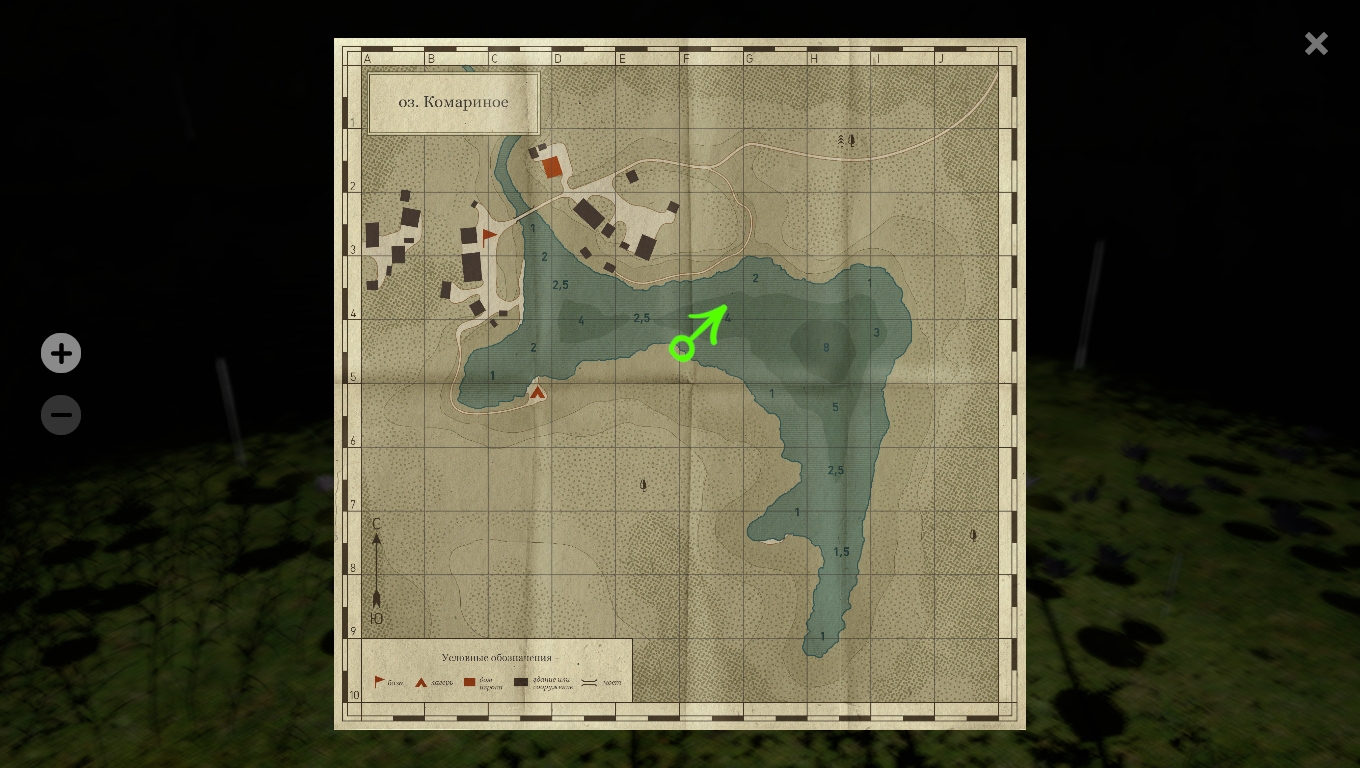Select the green player position marker

682,348
